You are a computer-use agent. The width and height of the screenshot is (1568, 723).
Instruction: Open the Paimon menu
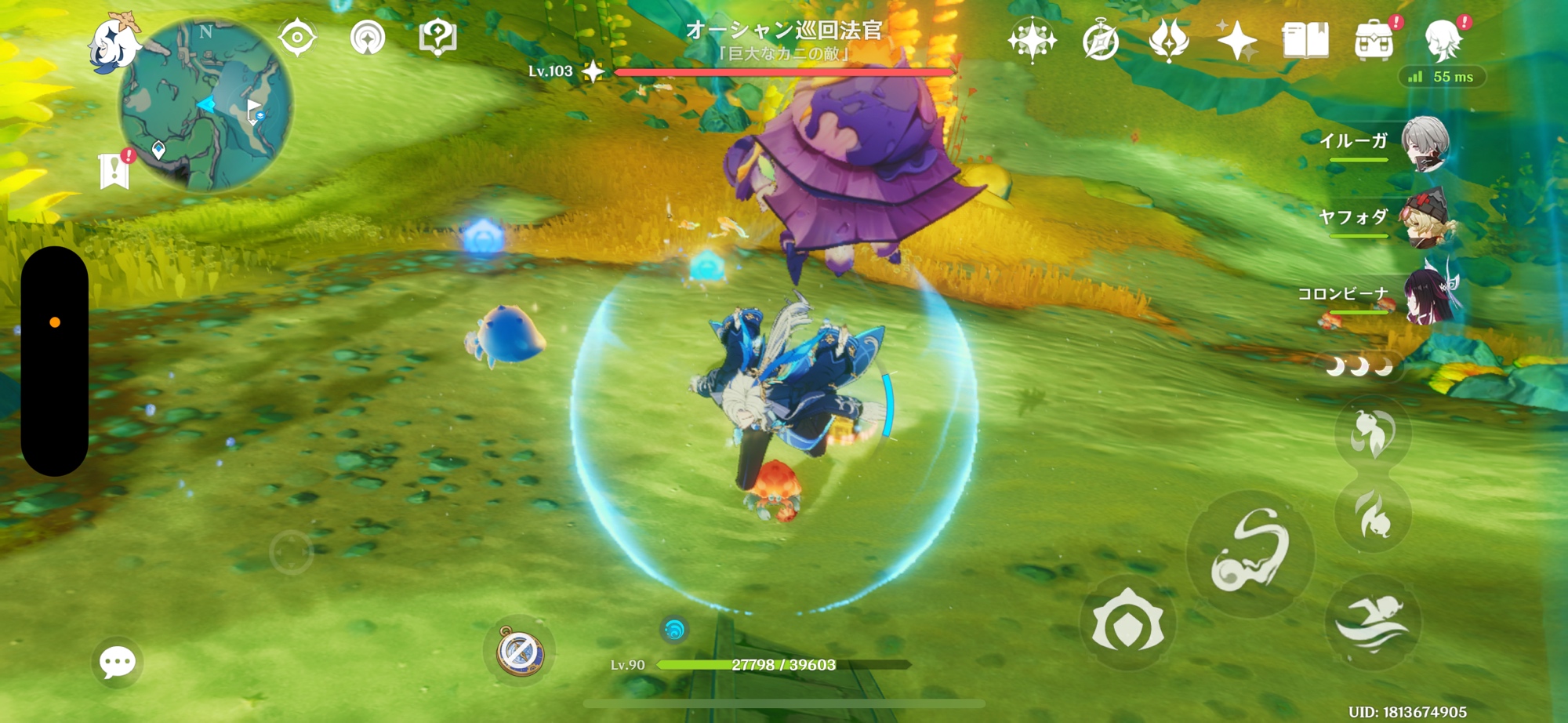pyautogui.click(x=114, y=43)
